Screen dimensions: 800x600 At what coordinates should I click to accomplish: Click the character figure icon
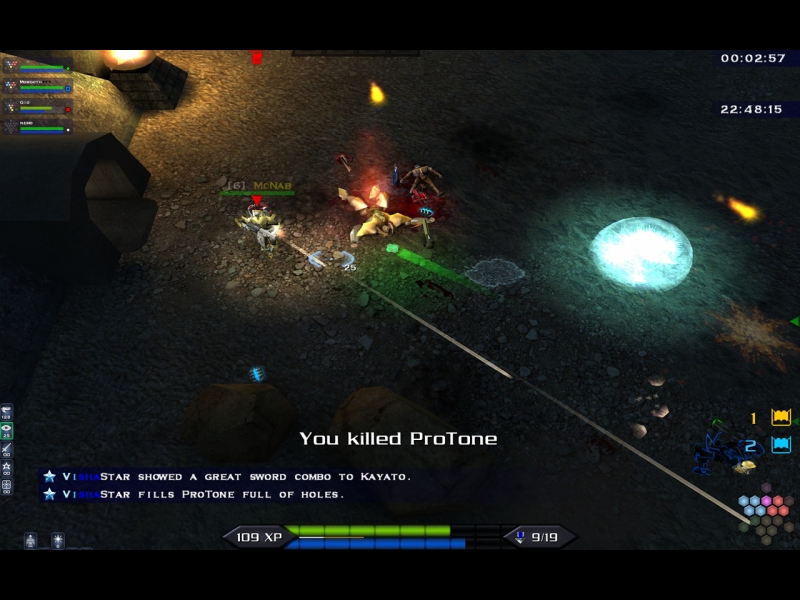30,540
